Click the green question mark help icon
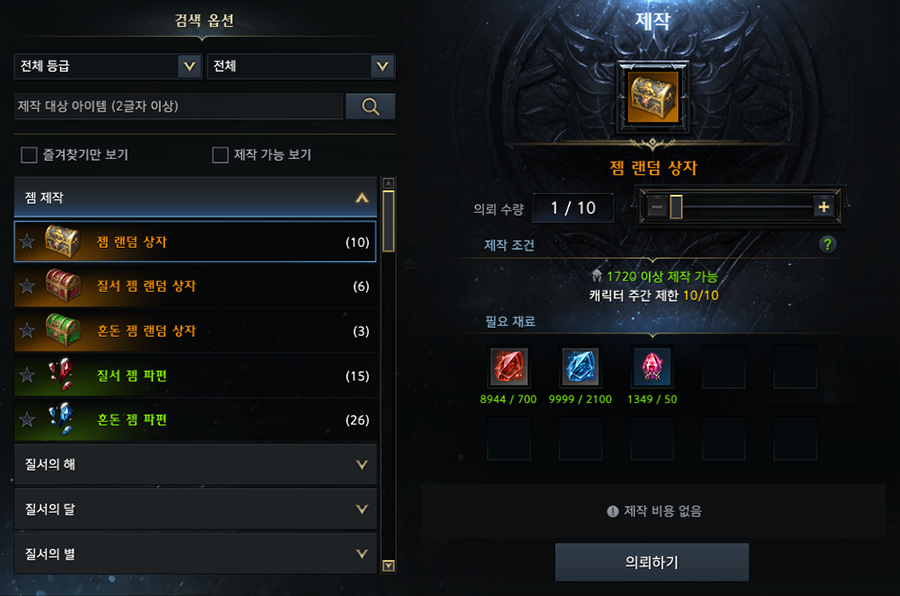This screenshot has width=900, height=596. point(827,244)
